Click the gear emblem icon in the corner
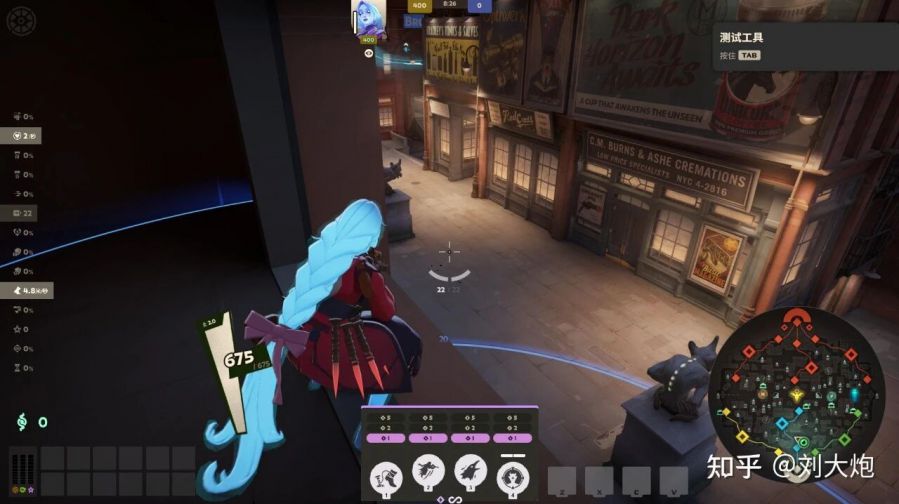Viewport: 899px width, 504px height. pos(20,18)
